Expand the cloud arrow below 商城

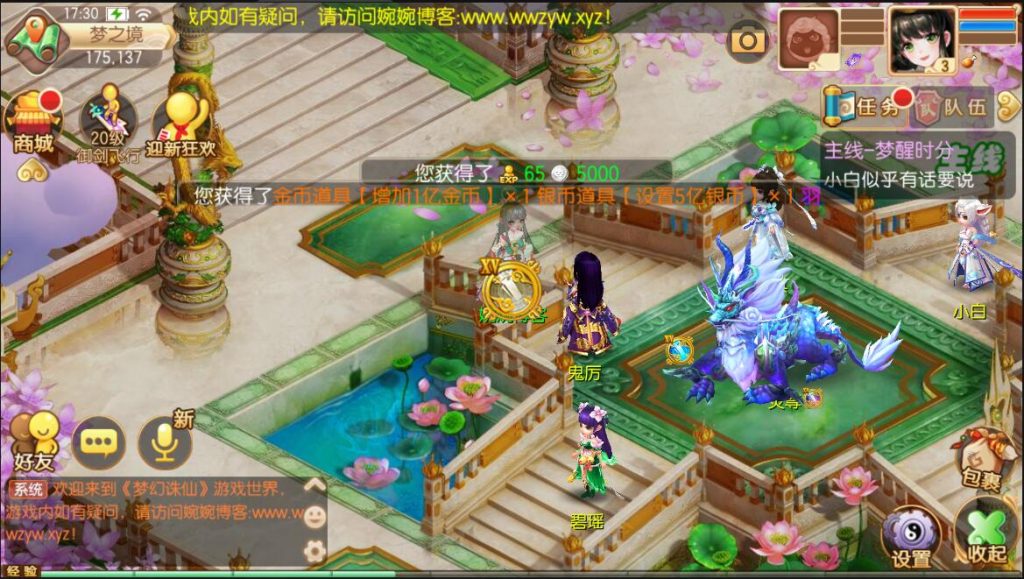pyautogui.click(x=33, y=170)
